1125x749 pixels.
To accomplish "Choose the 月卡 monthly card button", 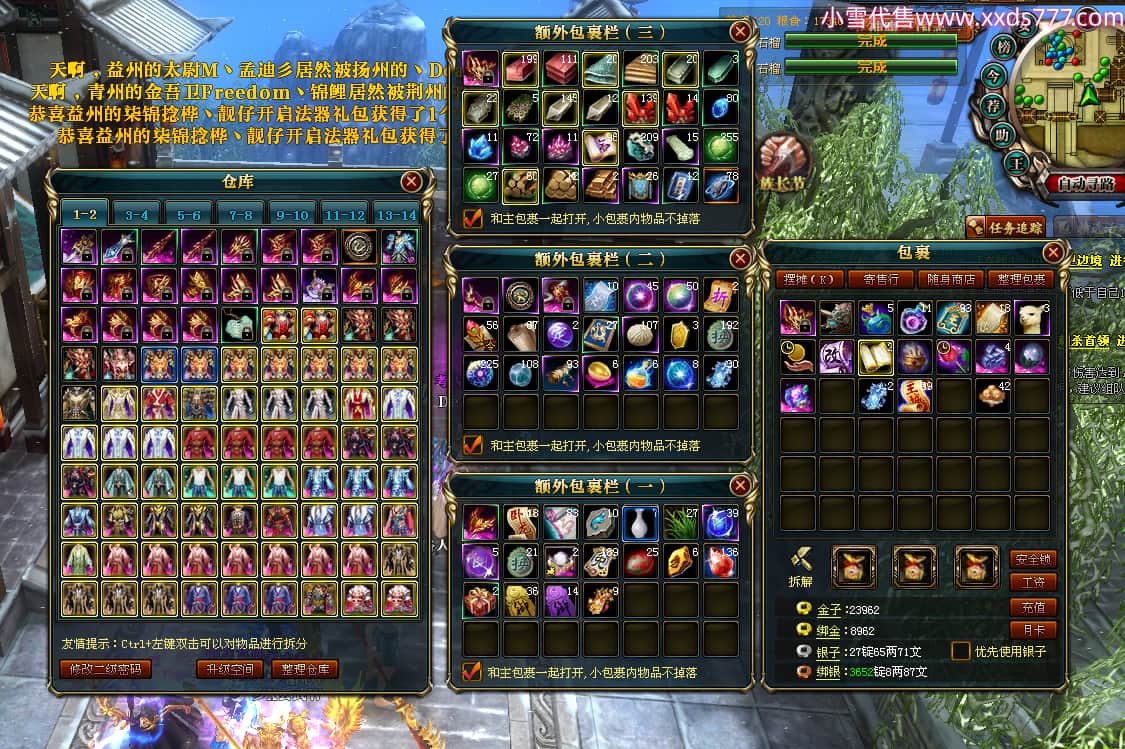I will coord(1033,630).
